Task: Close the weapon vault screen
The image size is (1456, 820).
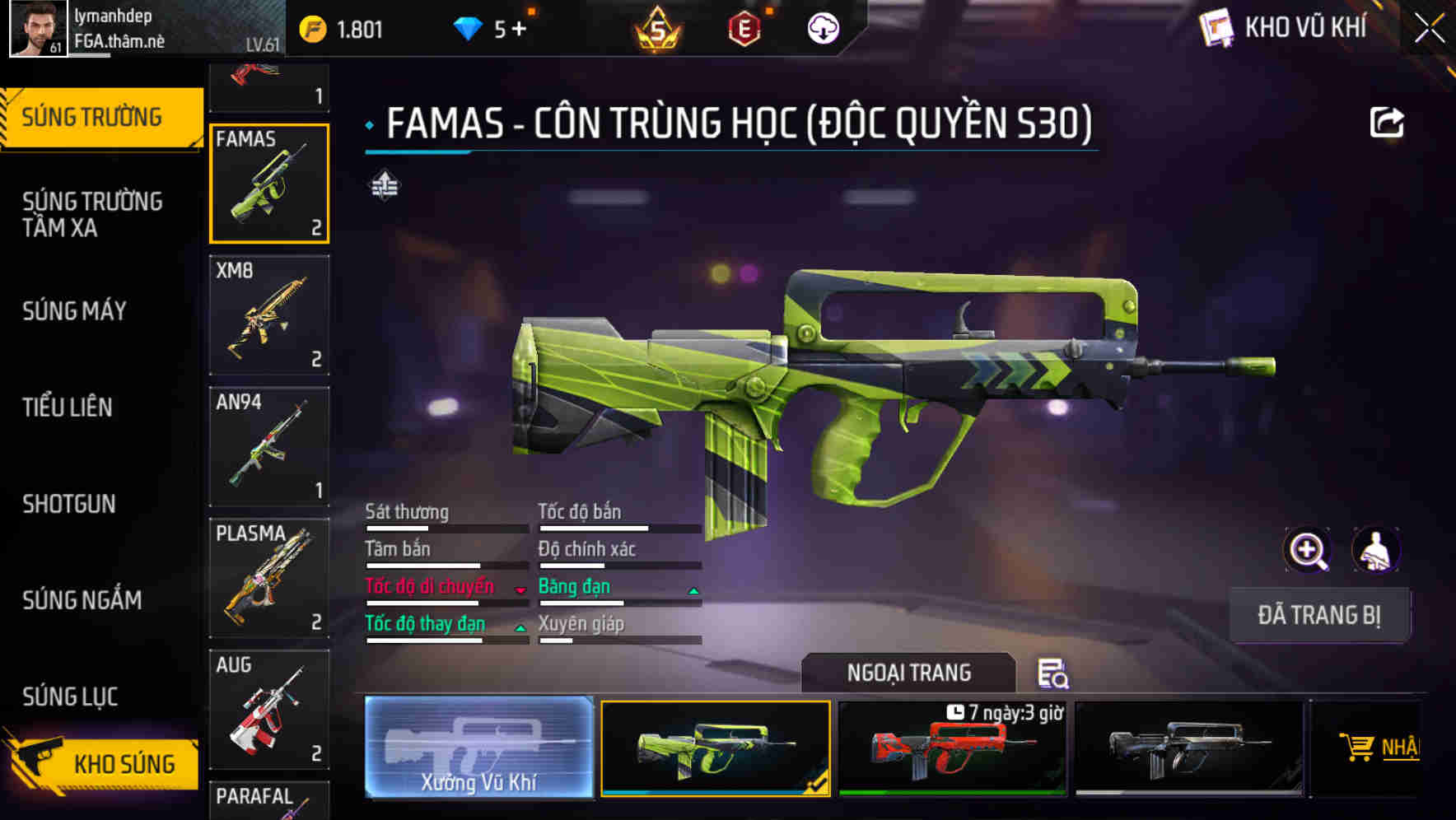Action: click(1429, 29)
